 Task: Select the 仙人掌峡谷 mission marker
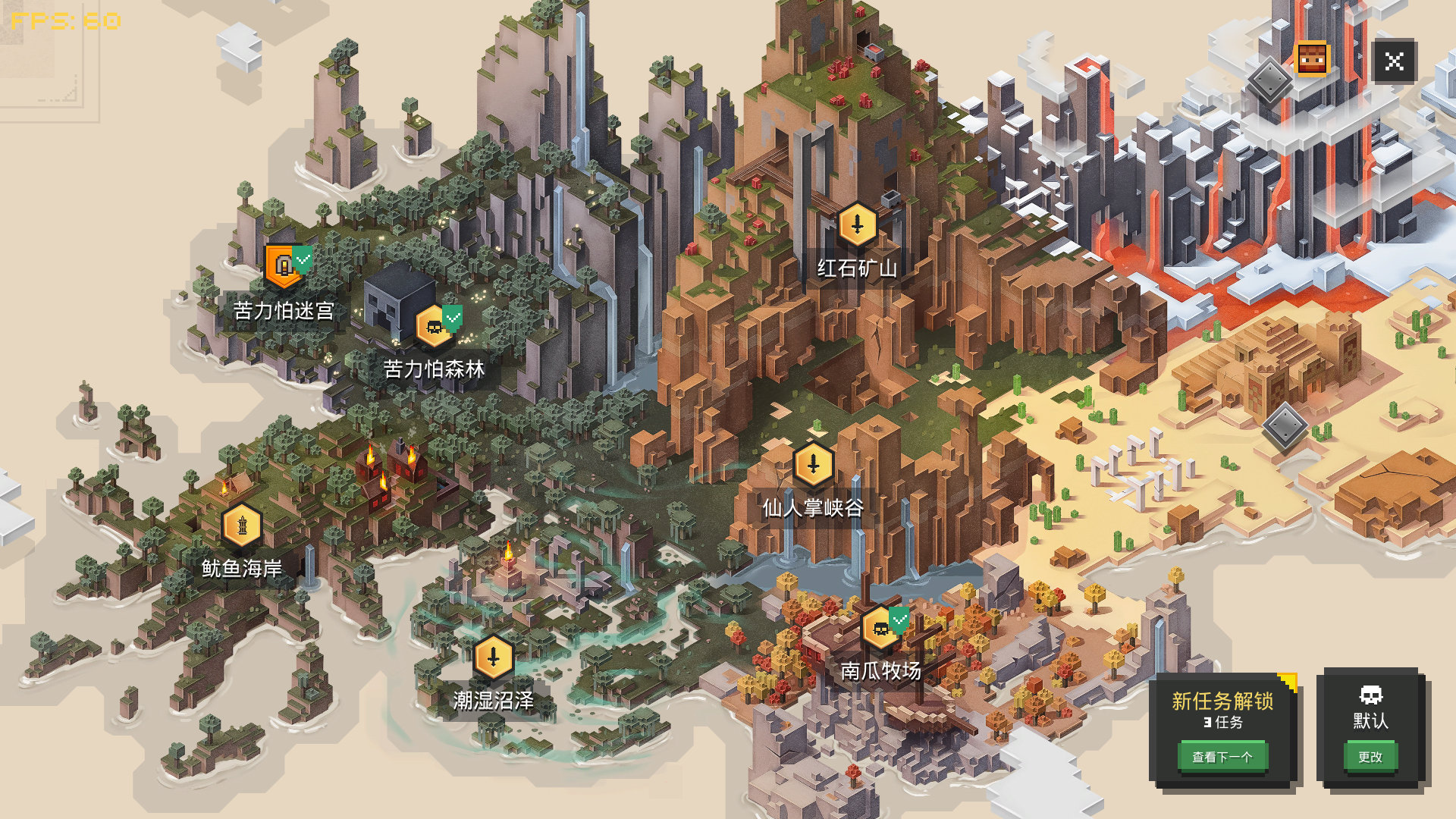pos(813,464)
